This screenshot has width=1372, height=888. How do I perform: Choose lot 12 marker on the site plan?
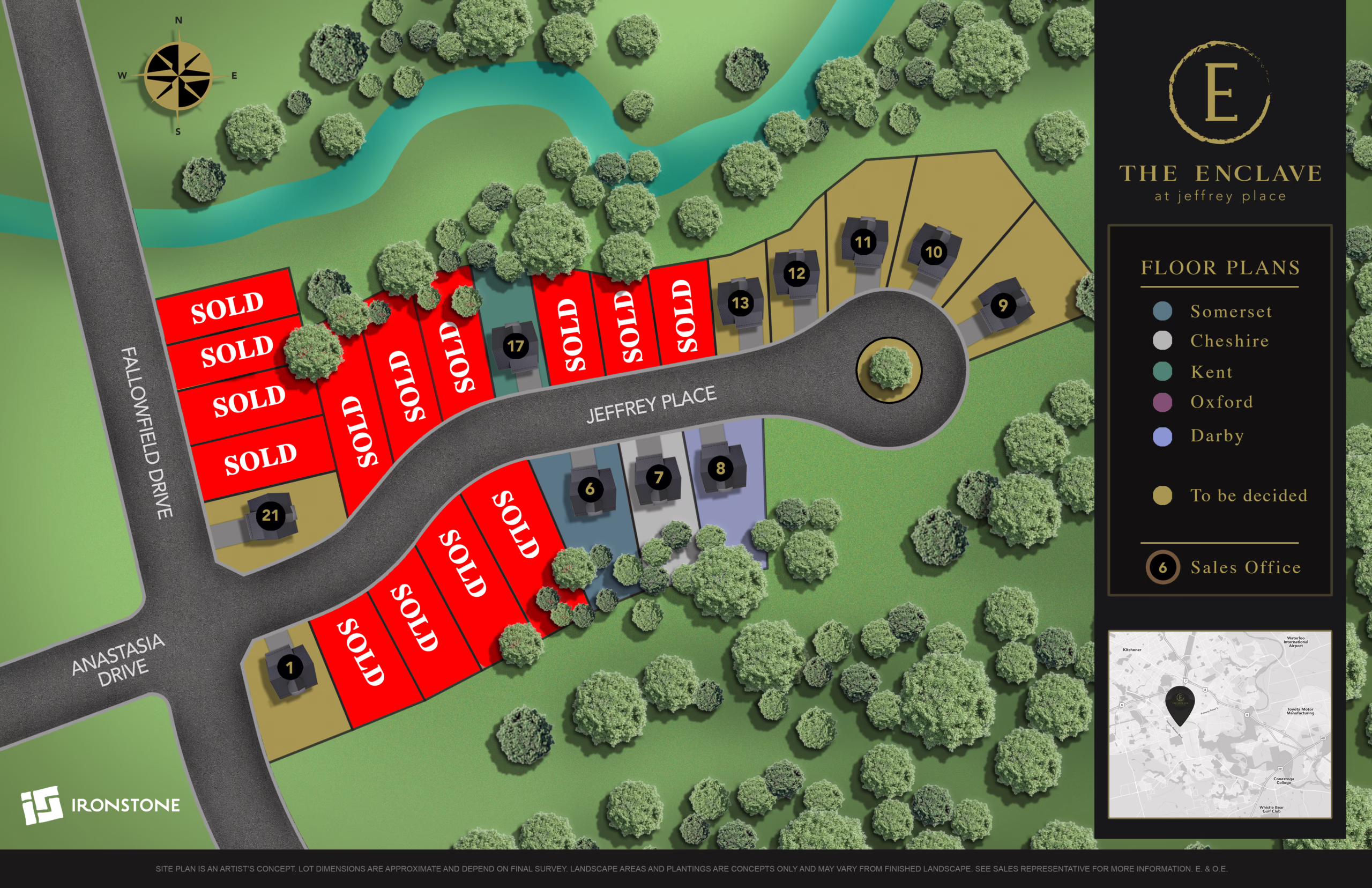click(796, 273)
